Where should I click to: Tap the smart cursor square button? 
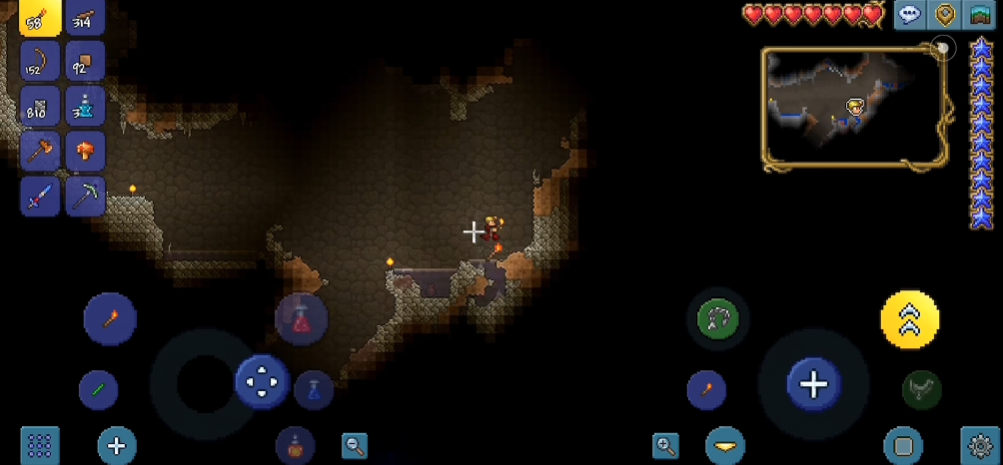pyautogui.click(x=902, y=446)
